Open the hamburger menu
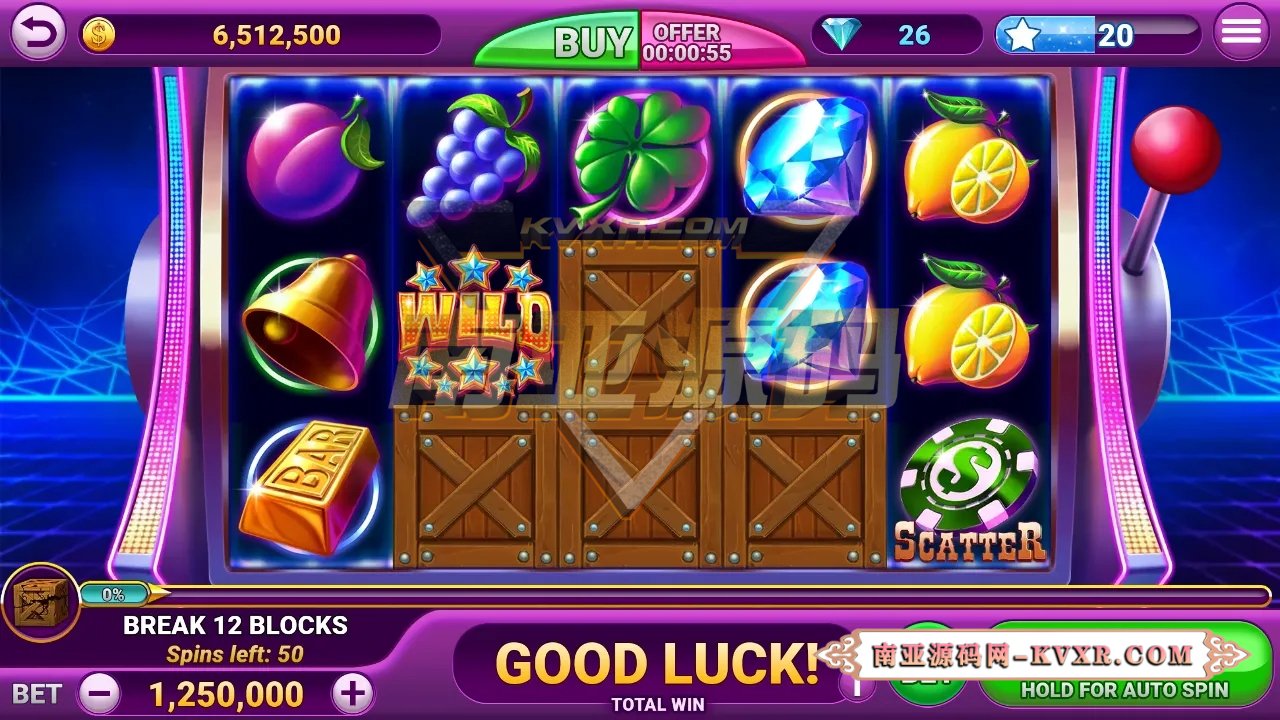The height and width of the screenshot is (720, 1280). point(1240,30)
